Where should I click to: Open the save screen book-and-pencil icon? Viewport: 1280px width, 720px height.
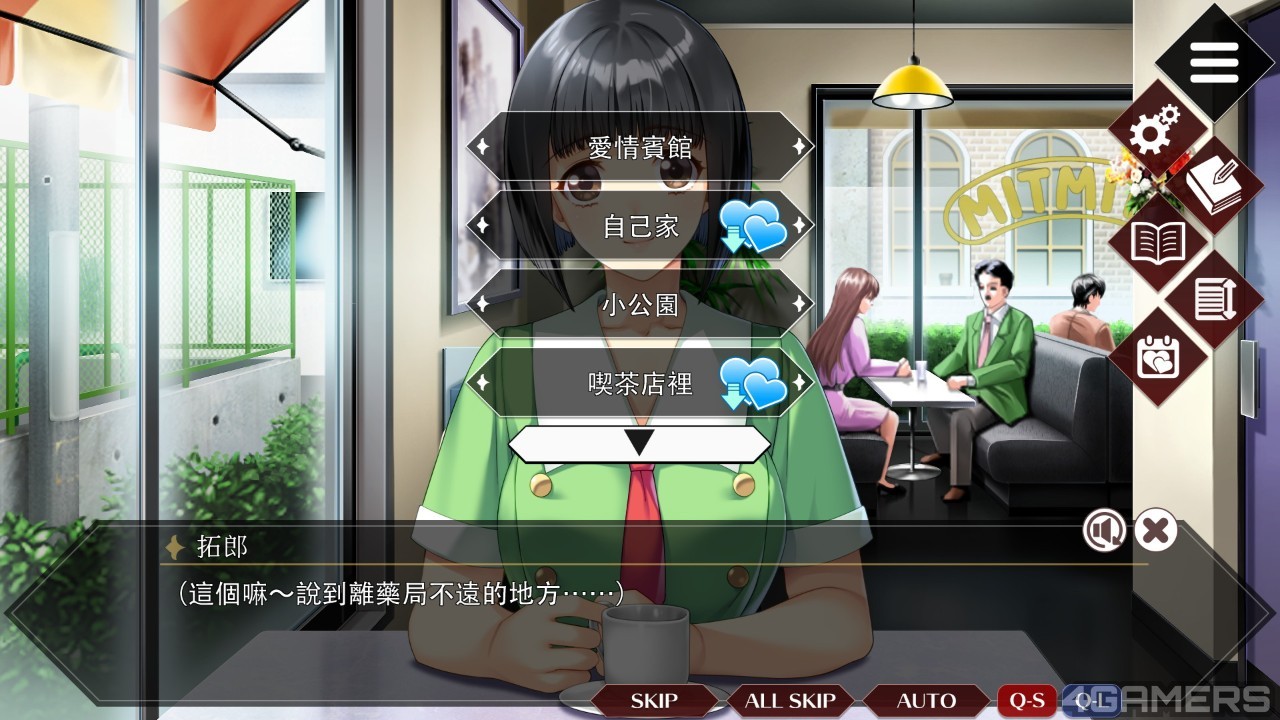[x=1213, y=185]
